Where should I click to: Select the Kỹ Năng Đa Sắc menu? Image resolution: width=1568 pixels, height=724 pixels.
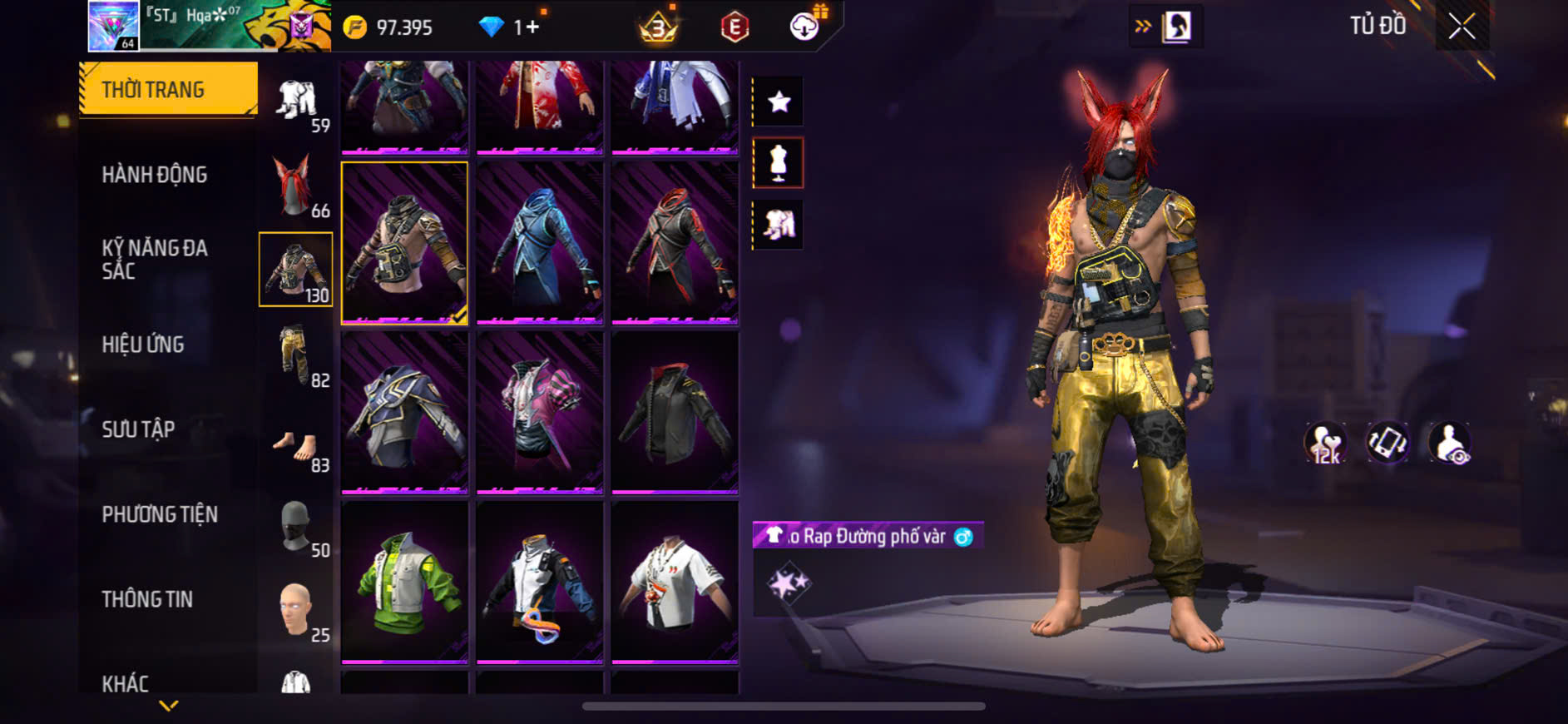tap(155, 259)
